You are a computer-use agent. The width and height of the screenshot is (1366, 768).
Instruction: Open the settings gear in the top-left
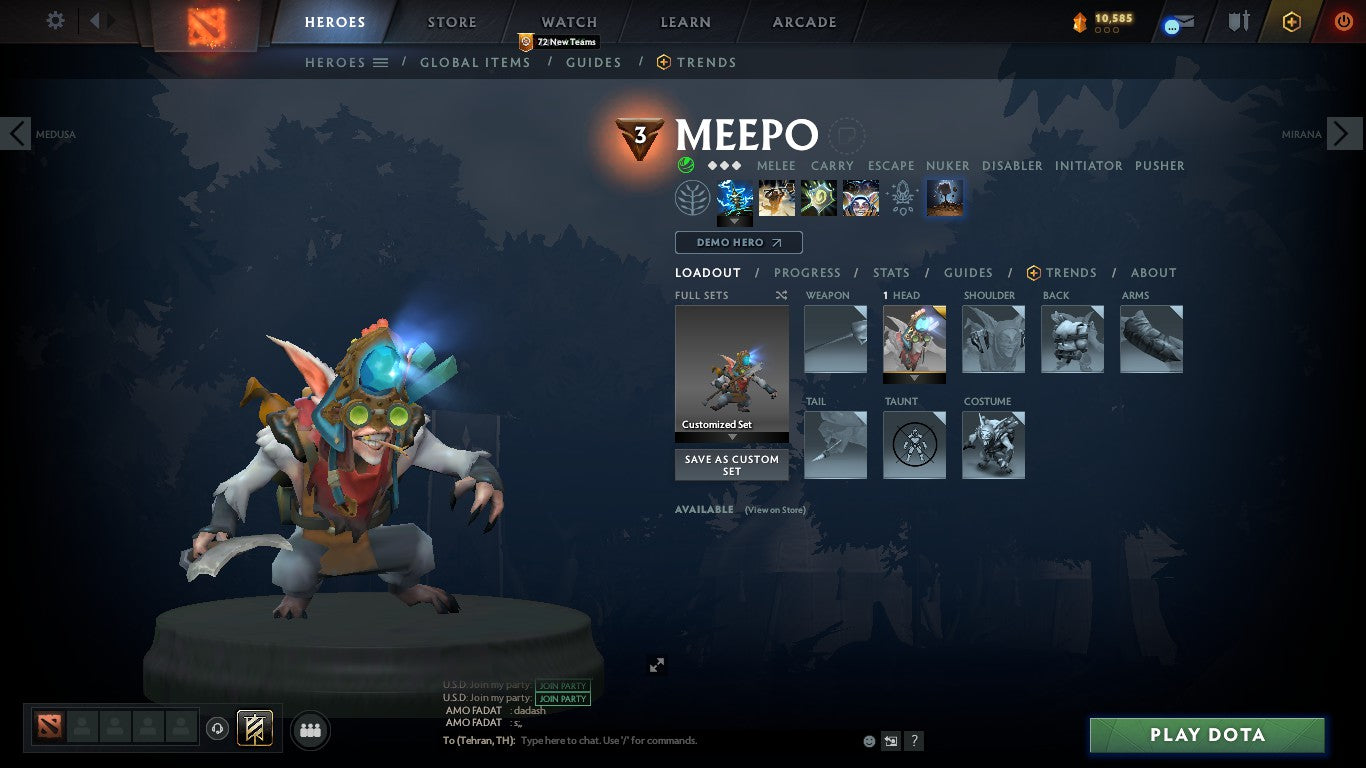click(55, 20)
